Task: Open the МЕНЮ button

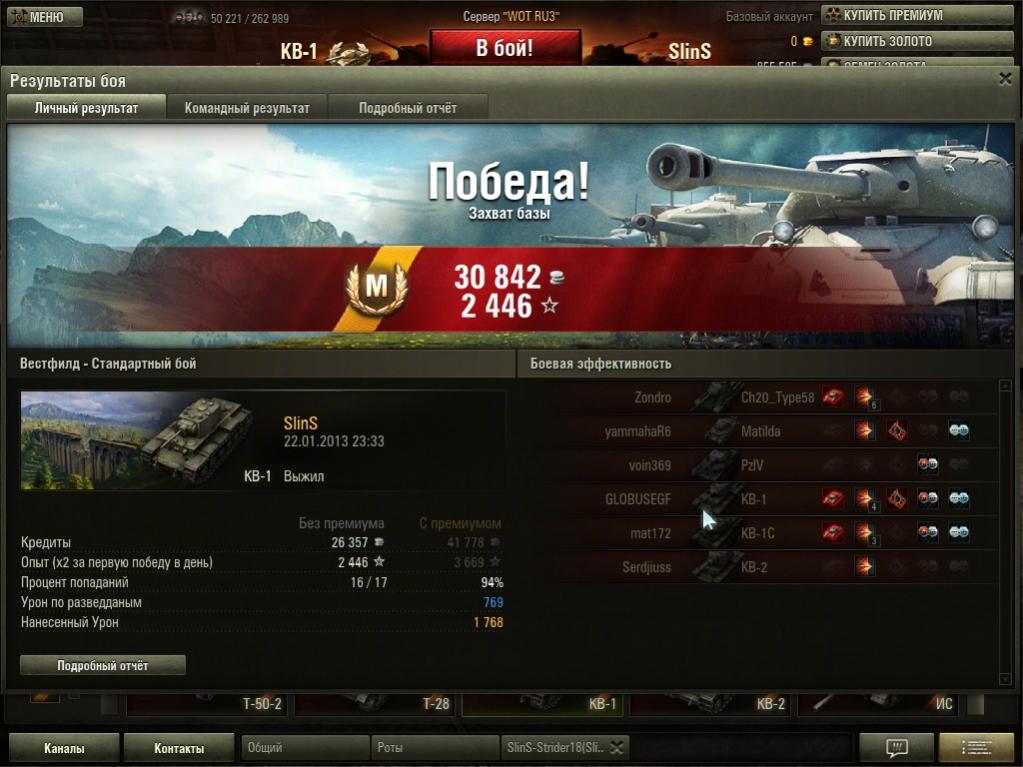Action: [38, 17]
